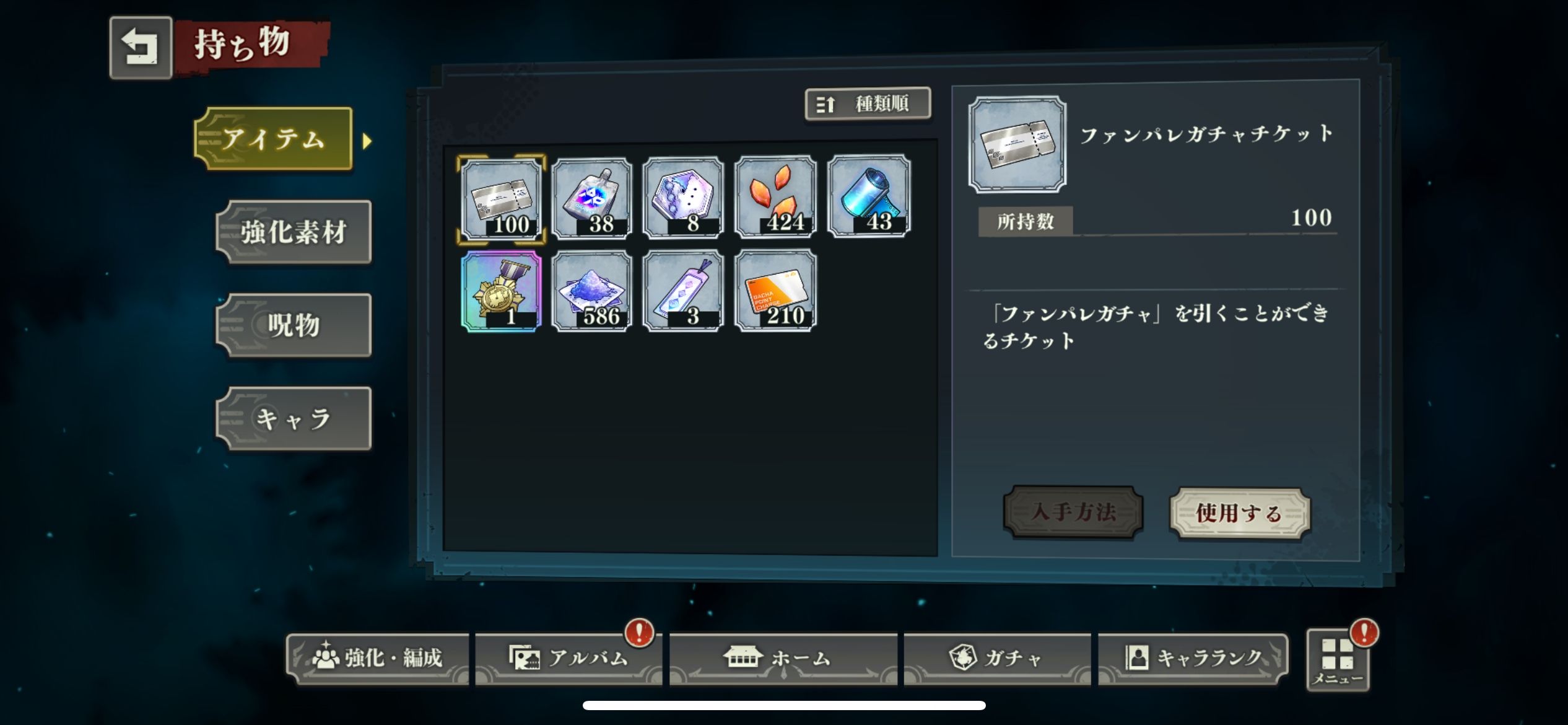Select the blue powder item with 586

[x=592, y=291]
